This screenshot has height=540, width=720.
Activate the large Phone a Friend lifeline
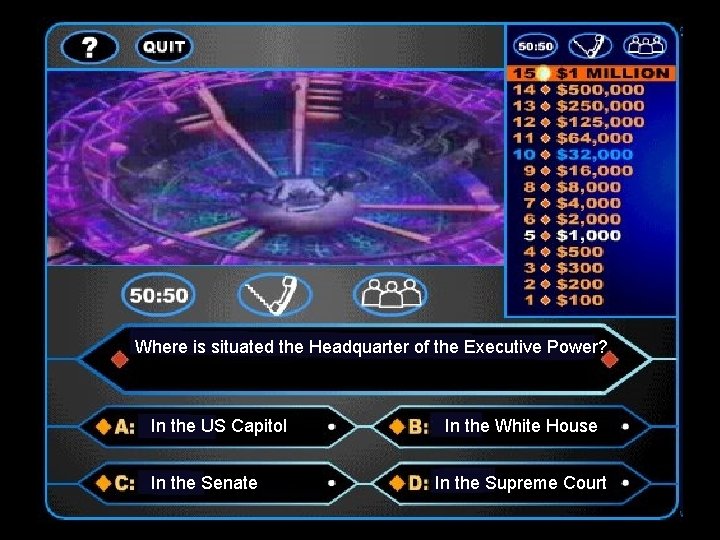tap(274, 295)
